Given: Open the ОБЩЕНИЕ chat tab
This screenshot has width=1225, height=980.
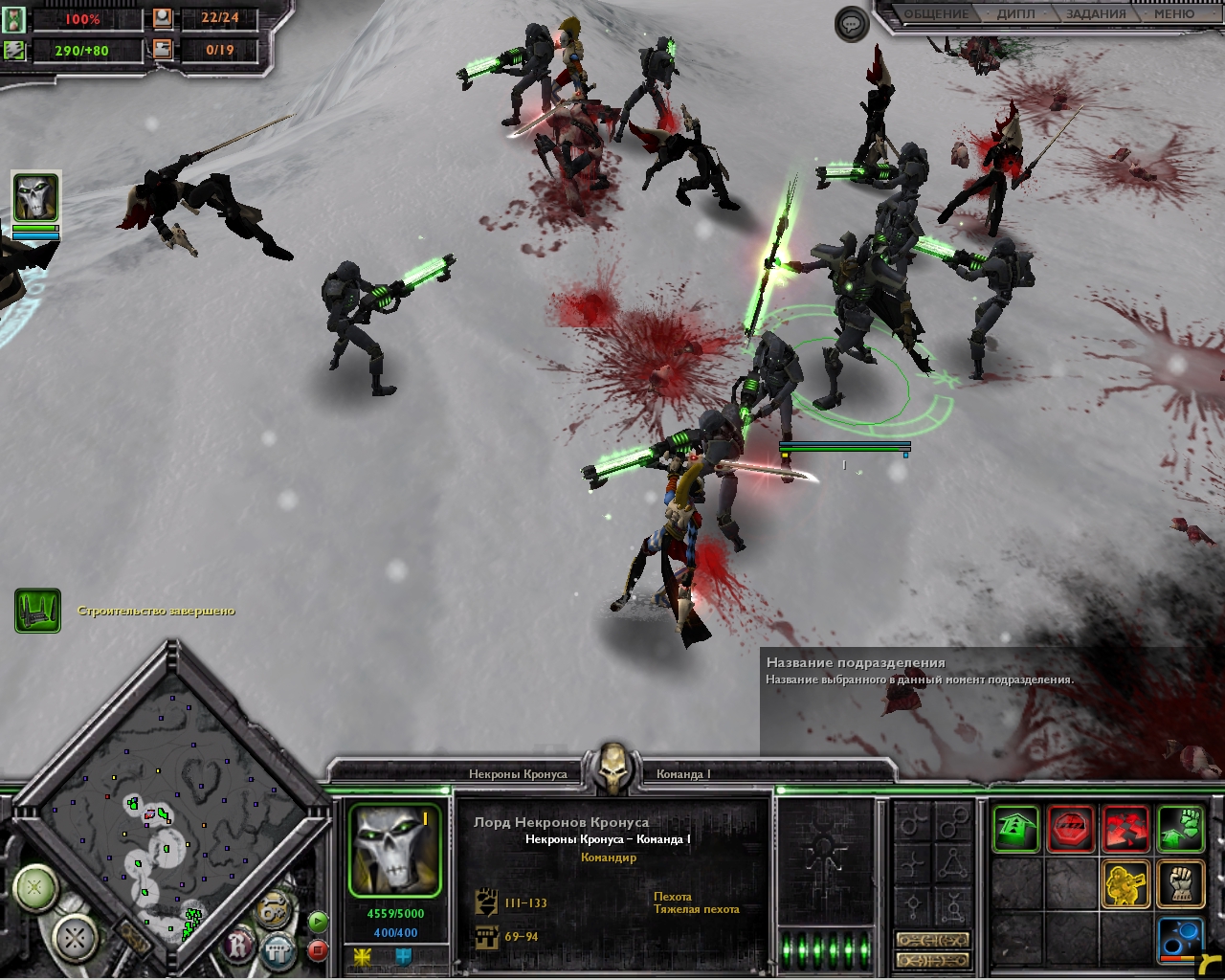Looking at the screenshot, I should (936, 14).
